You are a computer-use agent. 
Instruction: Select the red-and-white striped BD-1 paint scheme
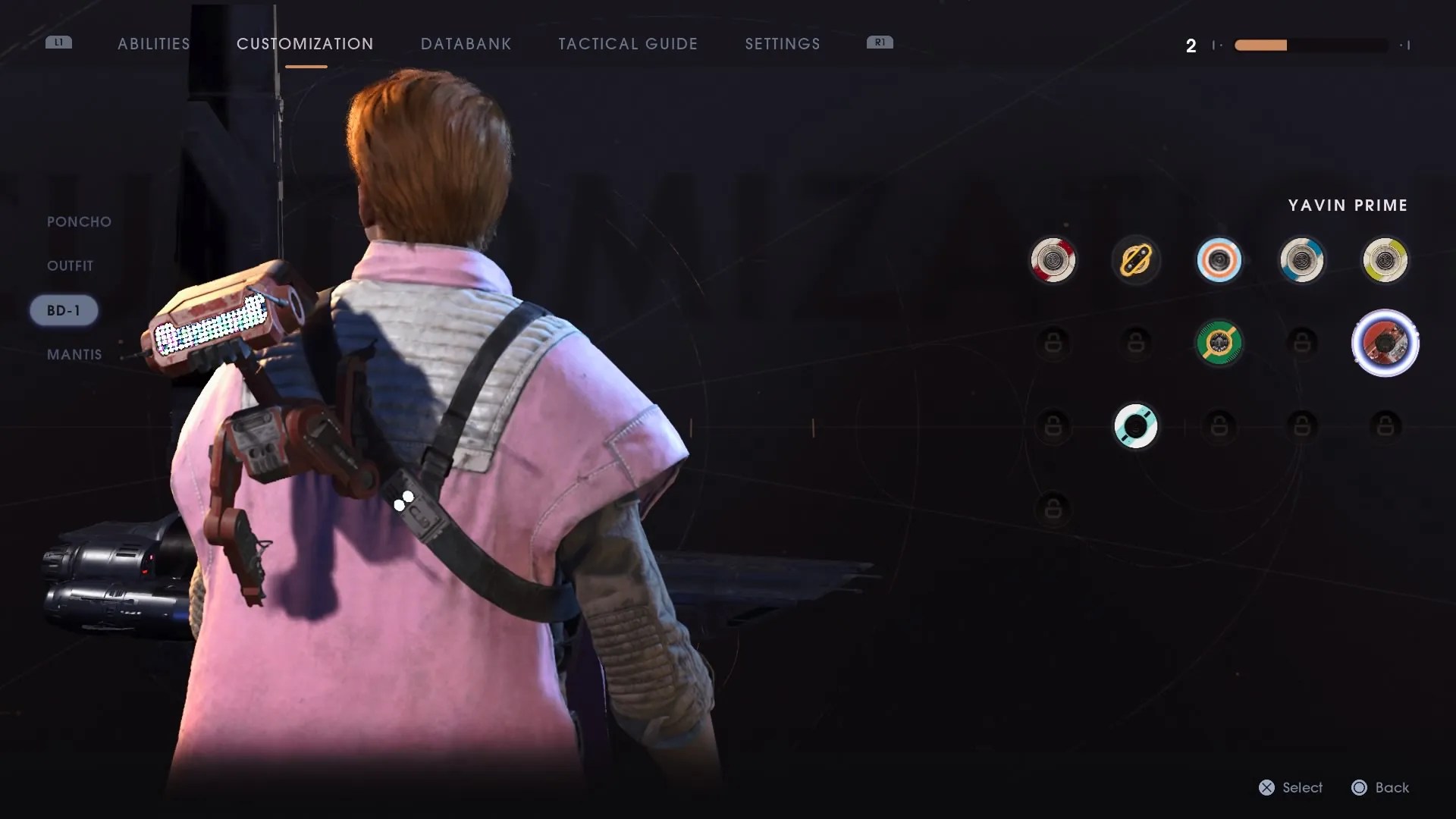pos(1053,259)
